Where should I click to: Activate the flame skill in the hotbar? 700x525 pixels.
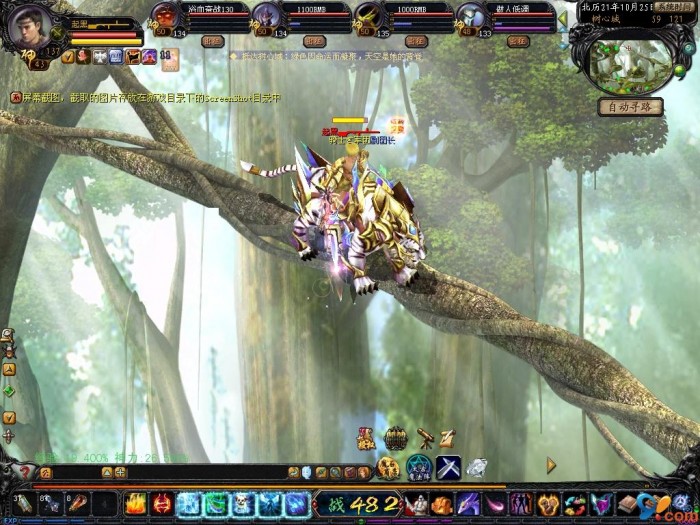click(x=136, y=503)
